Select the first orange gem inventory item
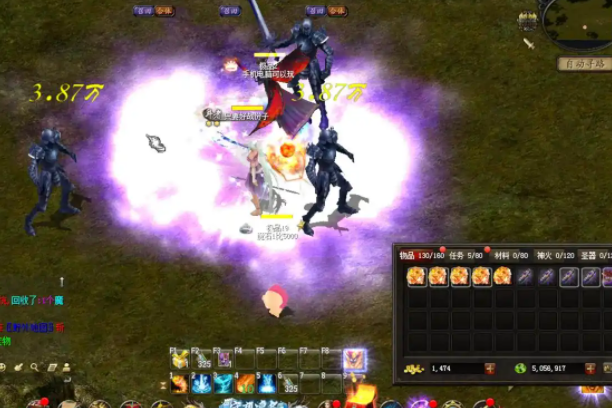This screenshot has width=612, height=408. pos(417,276)
